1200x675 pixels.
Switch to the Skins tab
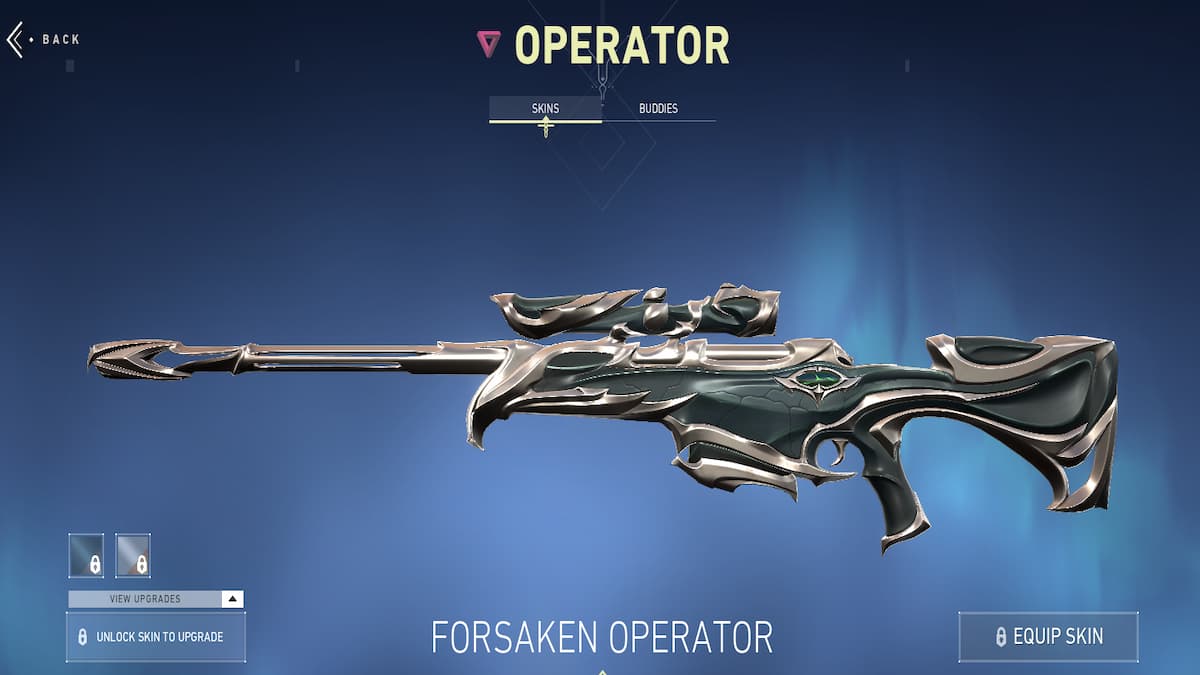pyautogui.click(x=545, y=108)
